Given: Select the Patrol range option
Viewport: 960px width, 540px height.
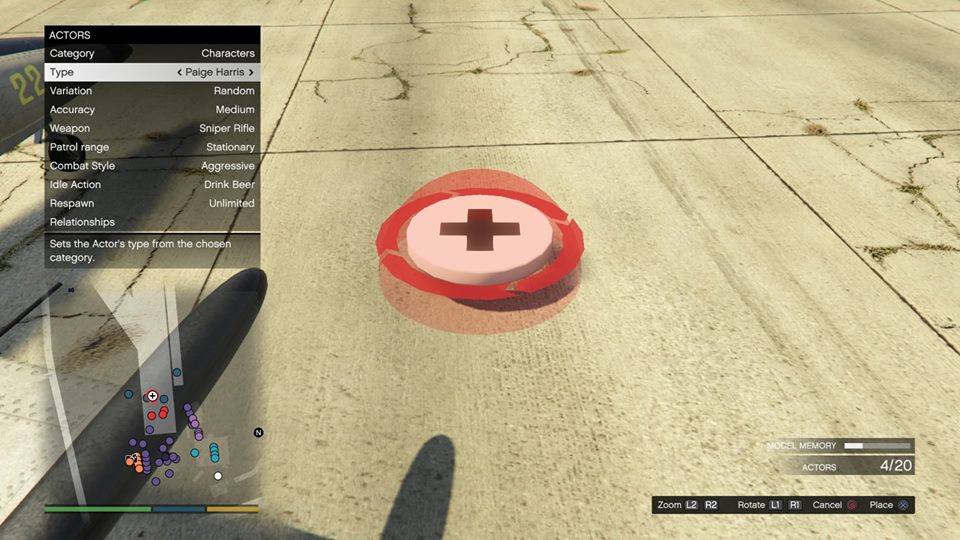Looking at the screenshot, I should (x=152, y=147).
